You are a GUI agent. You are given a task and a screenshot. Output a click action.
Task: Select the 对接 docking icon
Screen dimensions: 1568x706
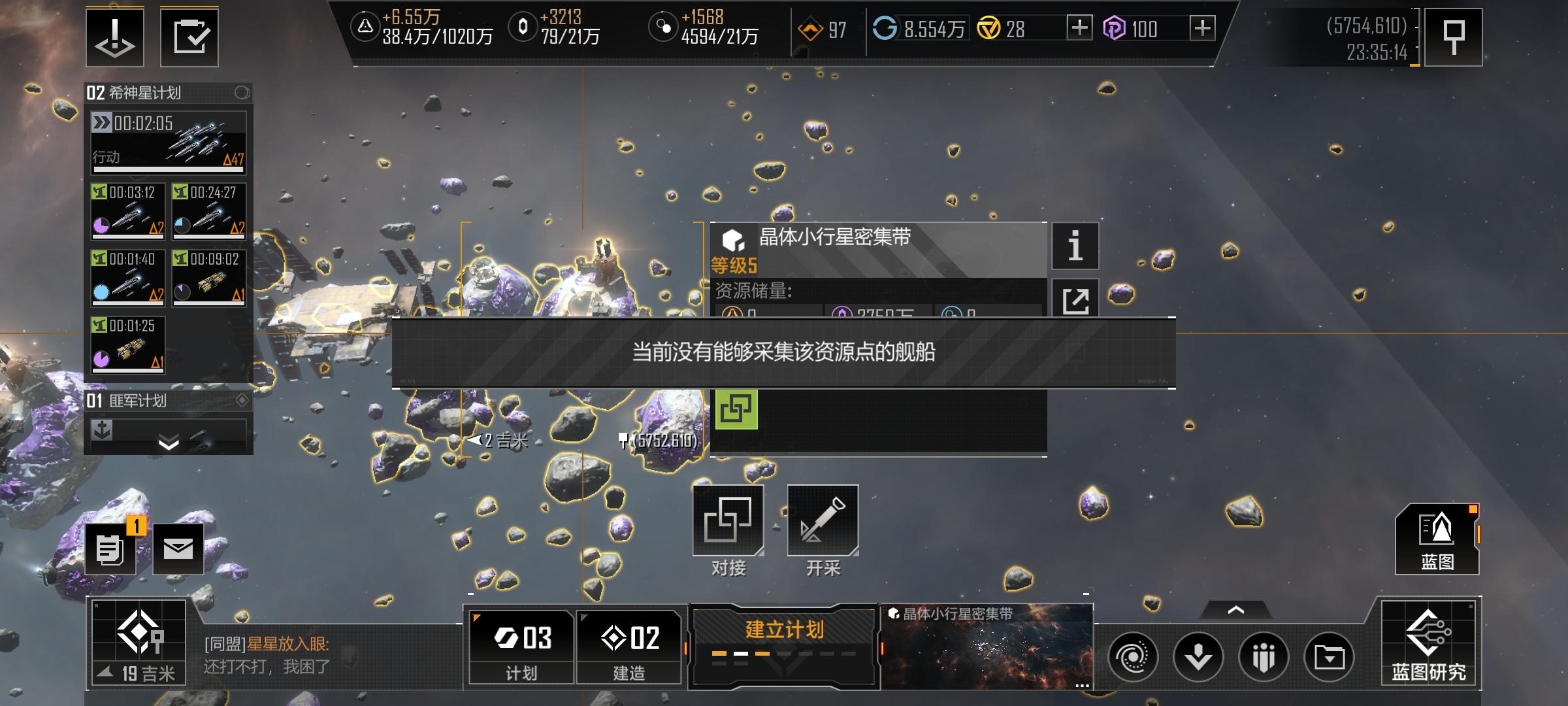(728, 520)
